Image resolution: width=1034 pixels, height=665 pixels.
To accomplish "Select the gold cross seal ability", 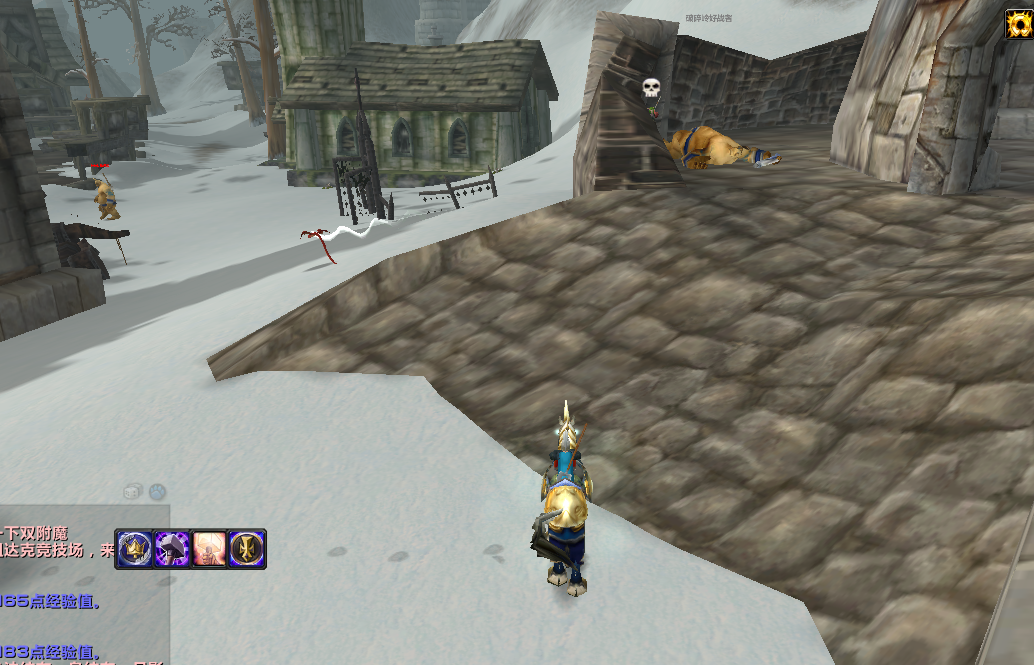I will (x=247, y=549).
